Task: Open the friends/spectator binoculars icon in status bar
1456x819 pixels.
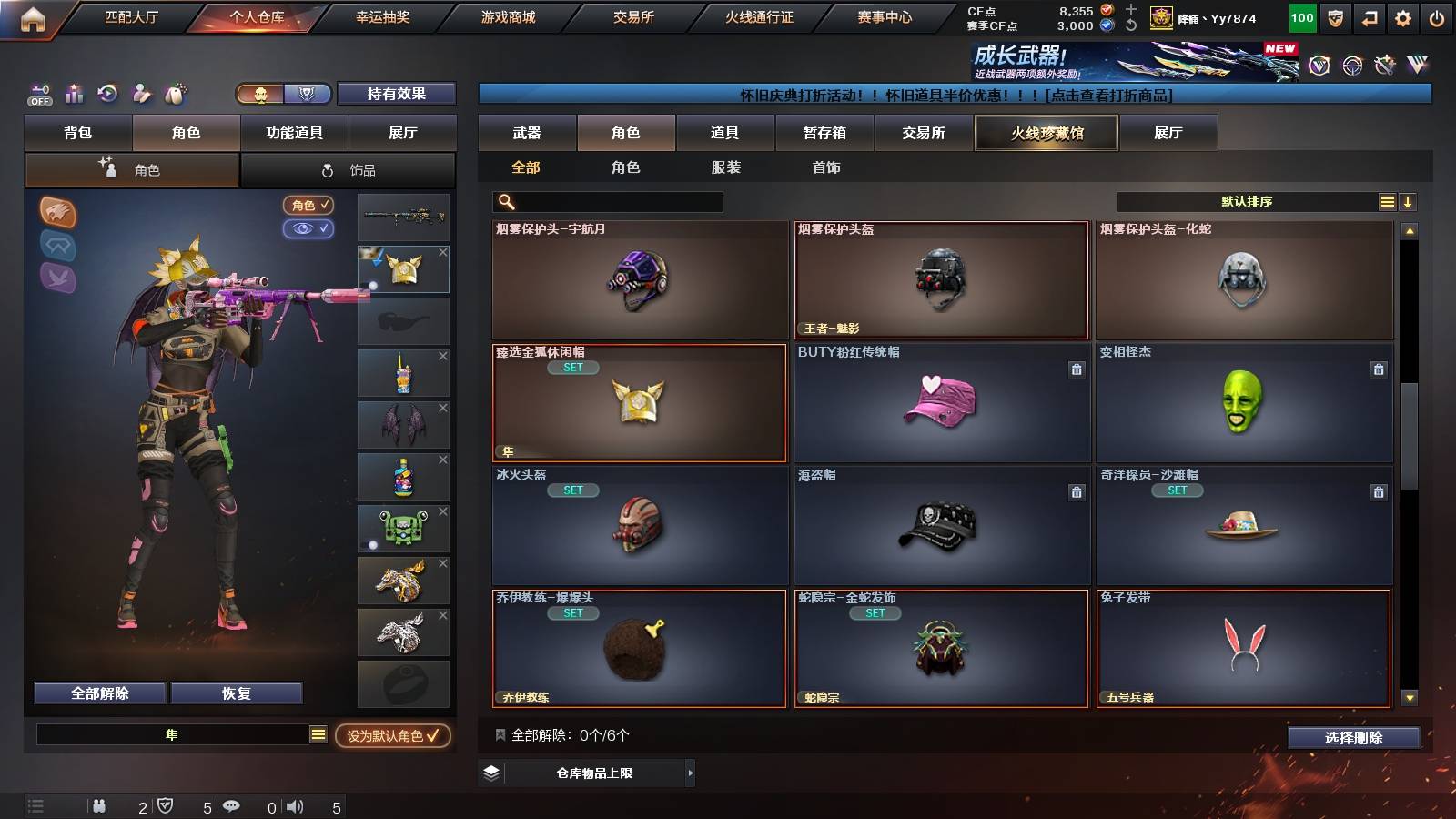Action: [98, 805]
